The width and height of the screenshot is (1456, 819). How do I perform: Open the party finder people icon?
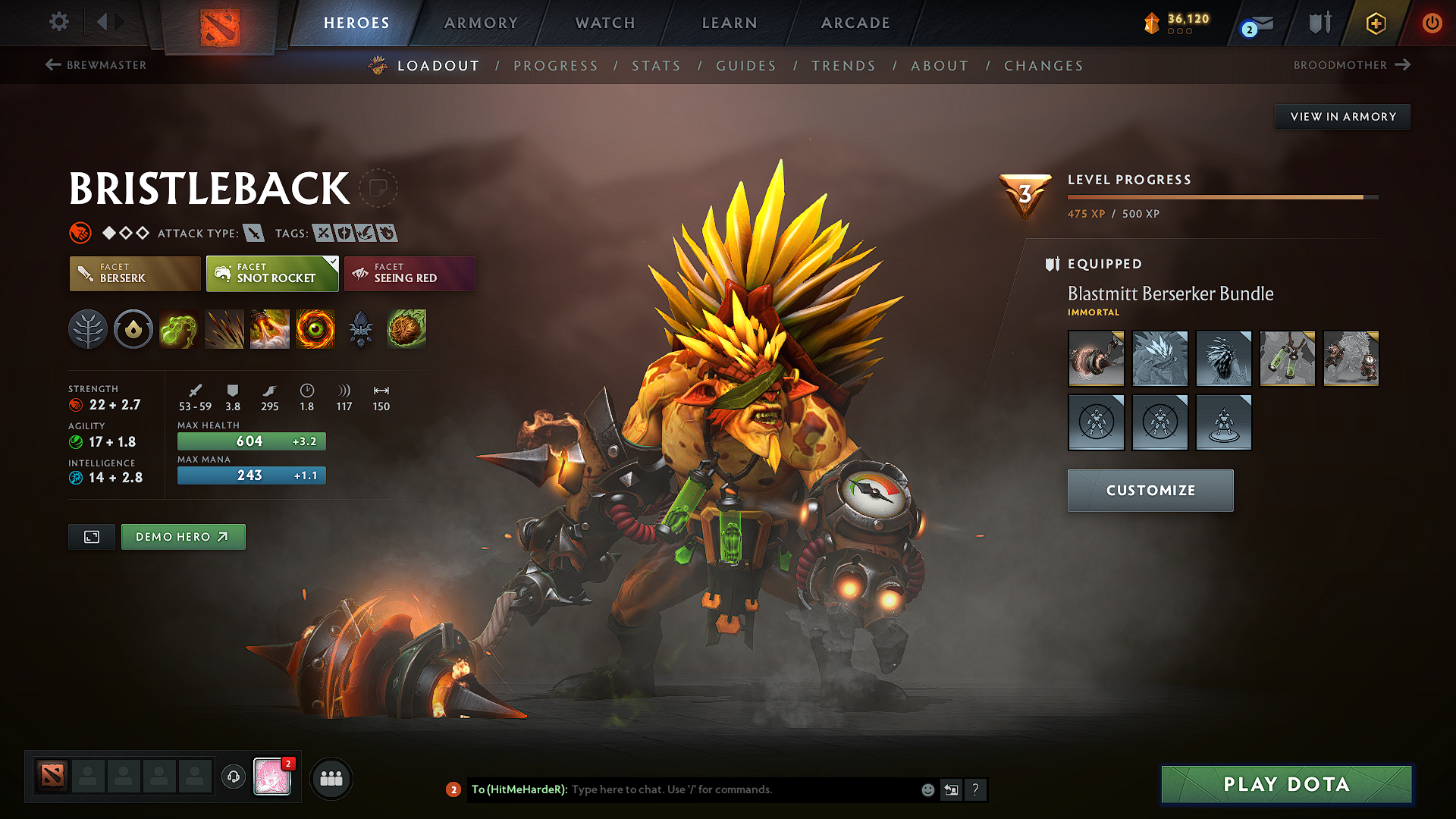click(x=331, y=778)
